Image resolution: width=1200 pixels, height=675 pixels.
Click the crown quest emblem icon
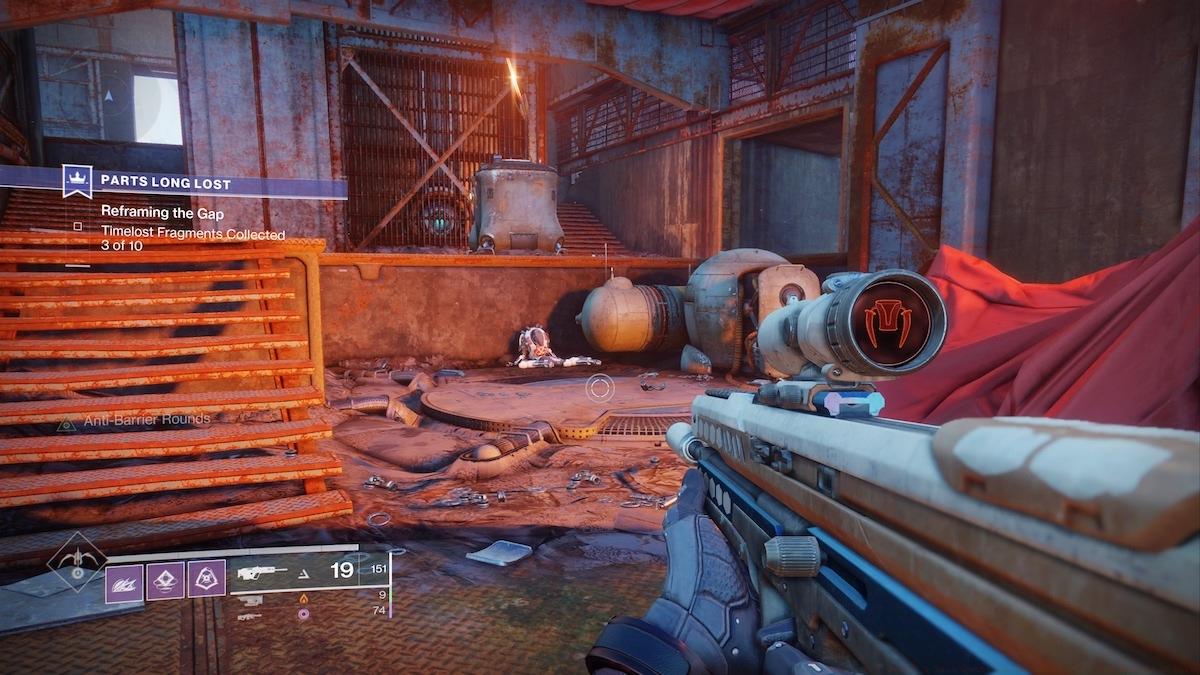click(77, 181)
